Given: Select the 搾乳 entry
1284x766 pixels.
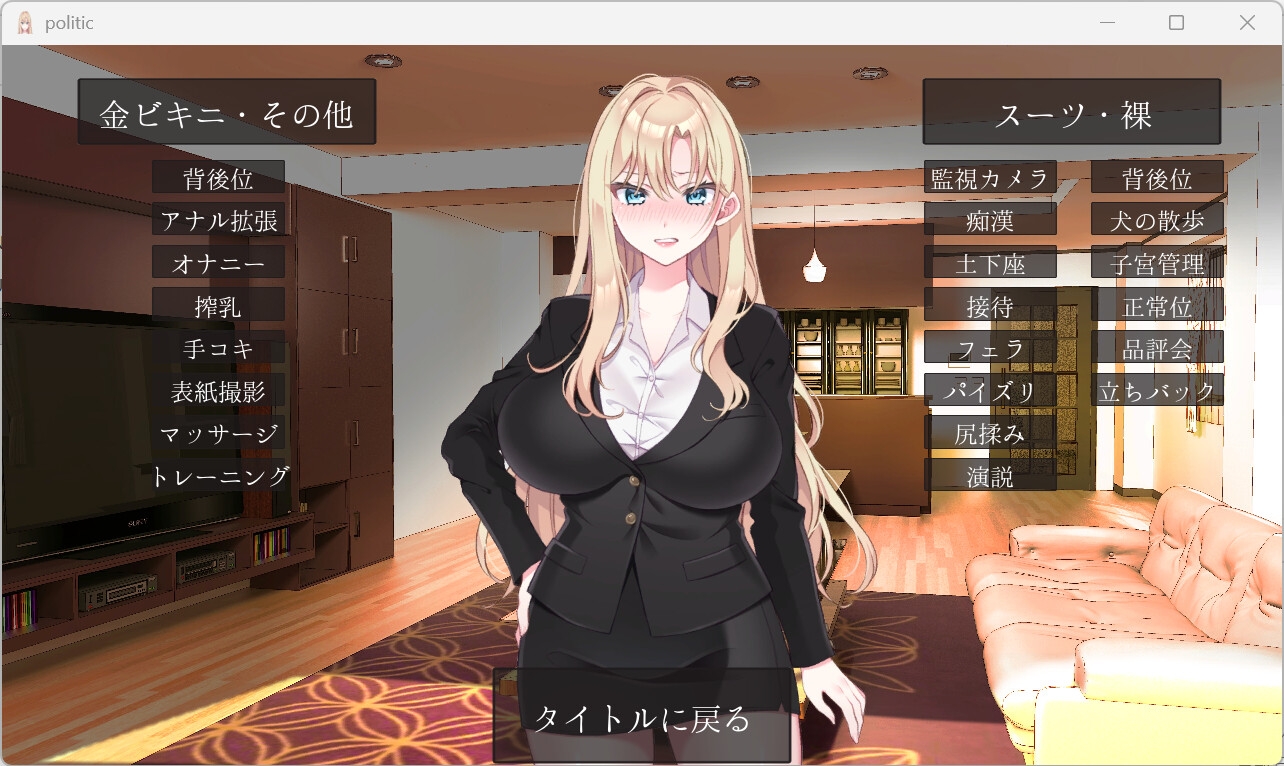Looking at the screenshot, I should 218,306.
